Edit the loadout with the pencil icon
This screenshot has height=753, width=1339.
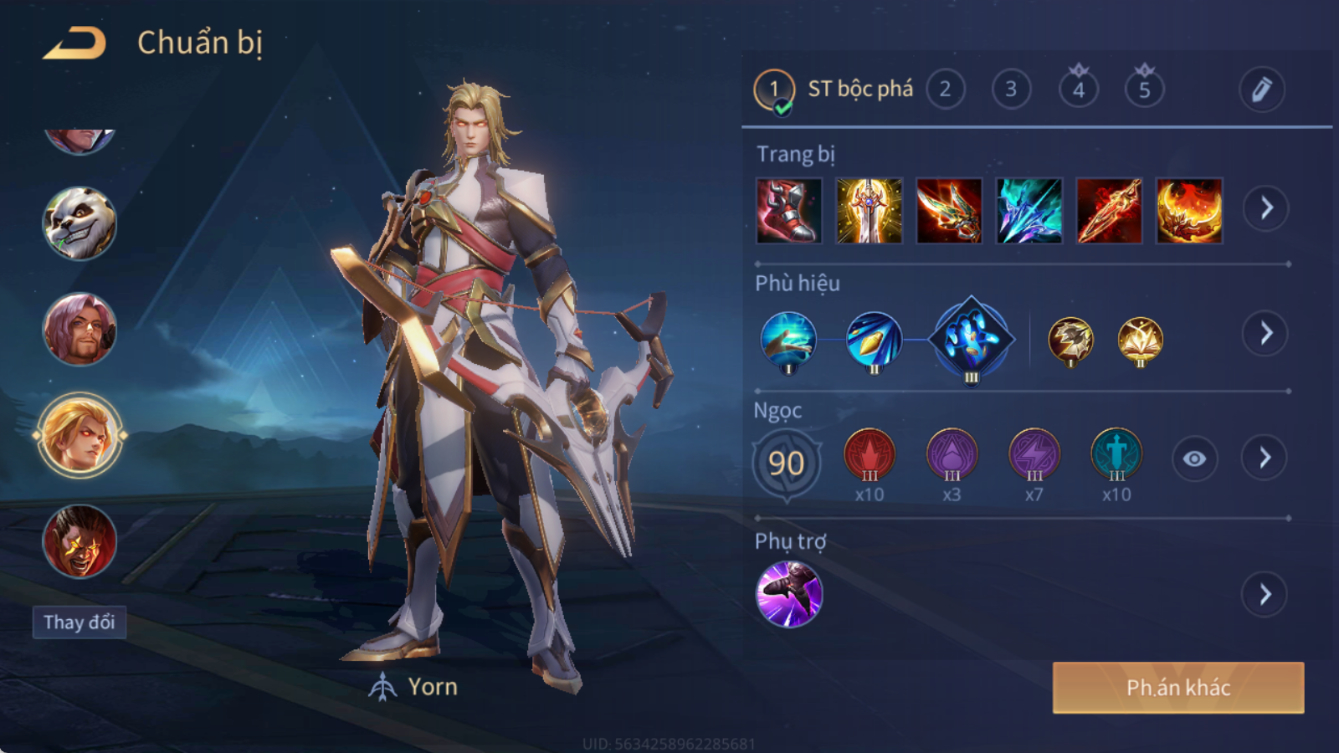(x=1262, y=90)
